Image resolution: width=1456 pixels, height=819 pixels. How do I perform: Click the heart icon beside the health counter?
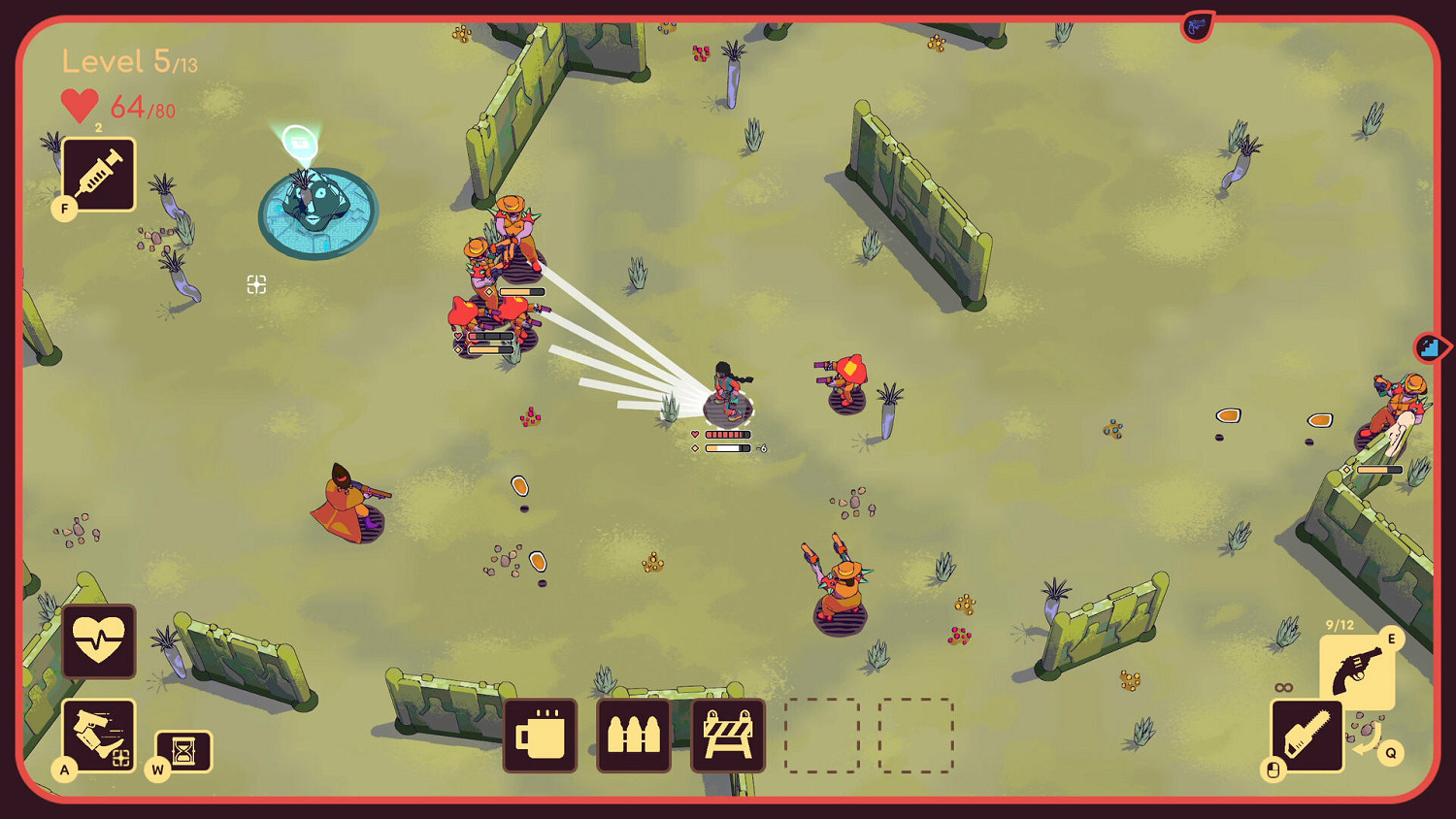coord(79,105)
